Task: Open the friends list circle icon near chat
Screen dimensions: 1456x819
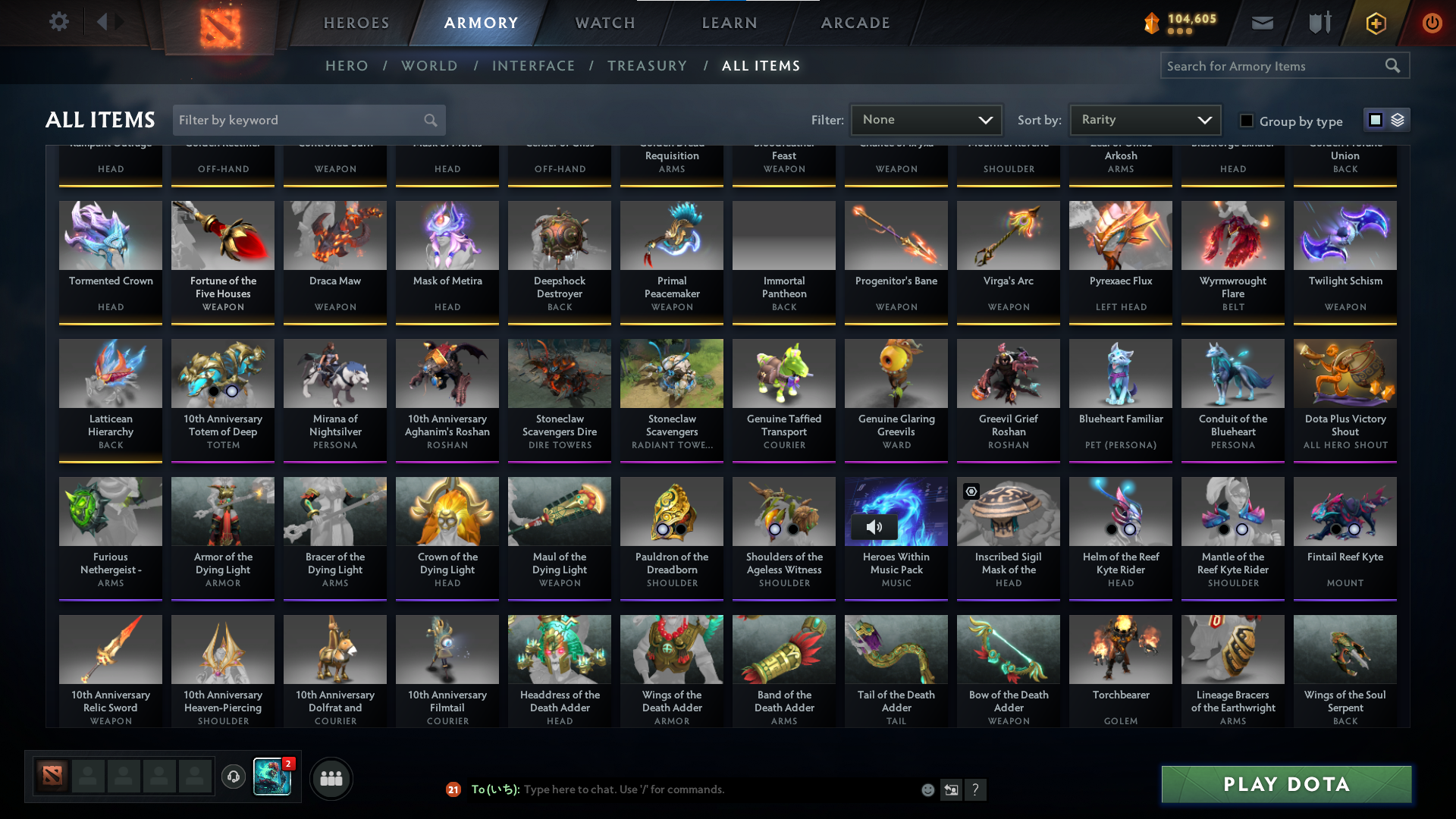Action: pyautogui.click(x=331, y=778)
